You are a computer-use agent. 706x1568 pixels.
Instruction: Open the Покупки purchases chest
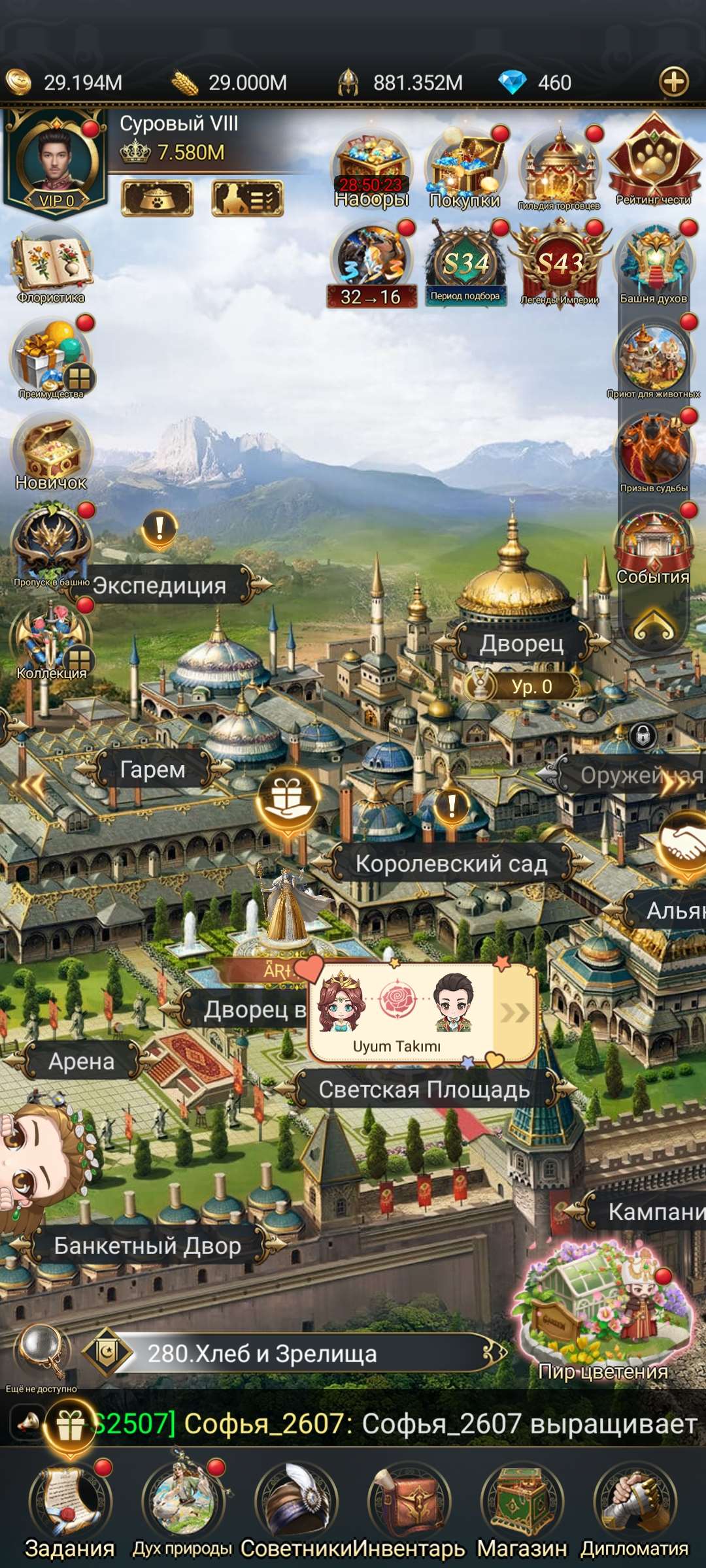[x=465, y=168]
